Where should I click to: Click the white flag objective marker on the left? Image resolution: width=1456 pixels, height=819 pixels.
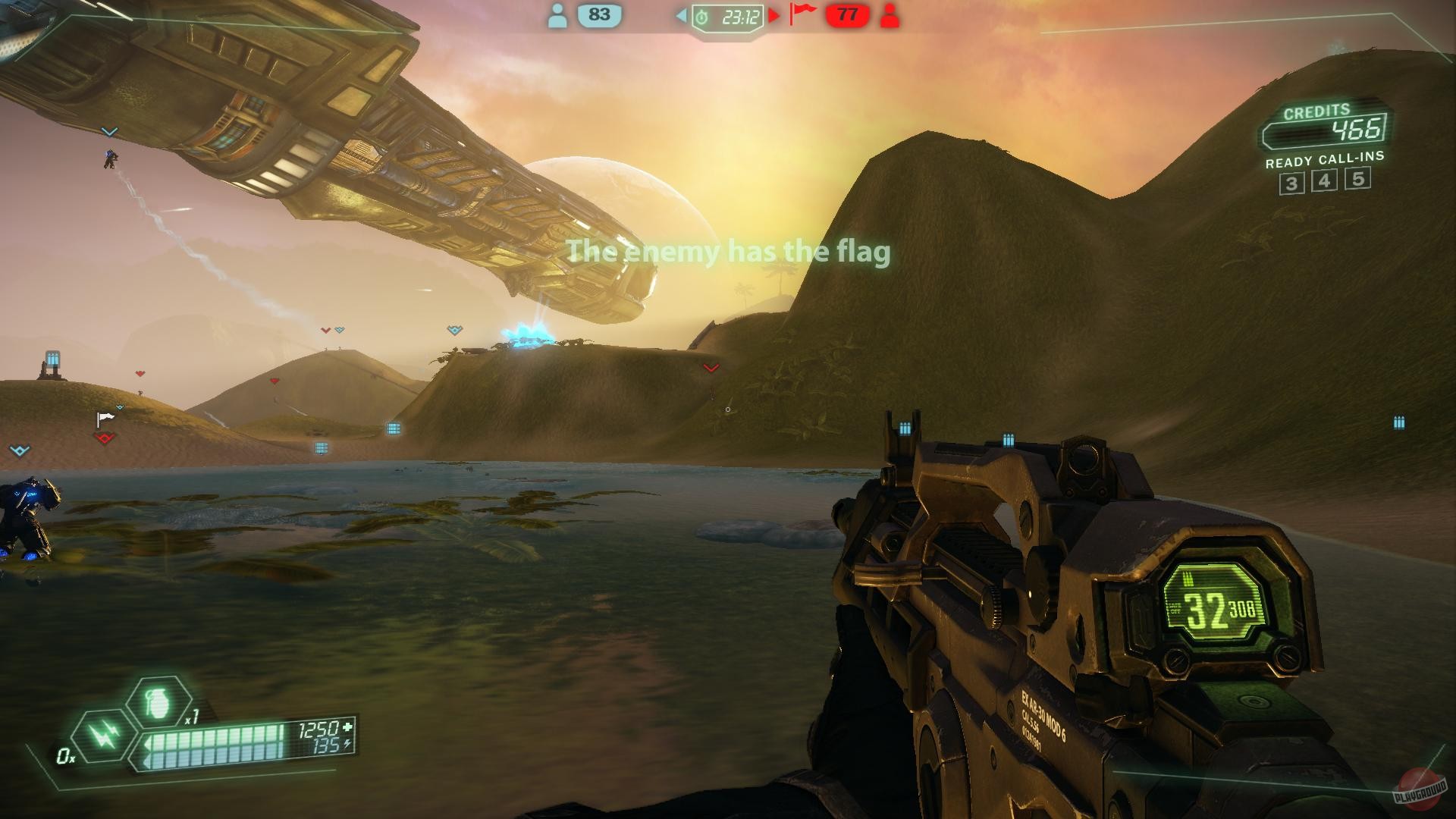(x=106, y=416)
